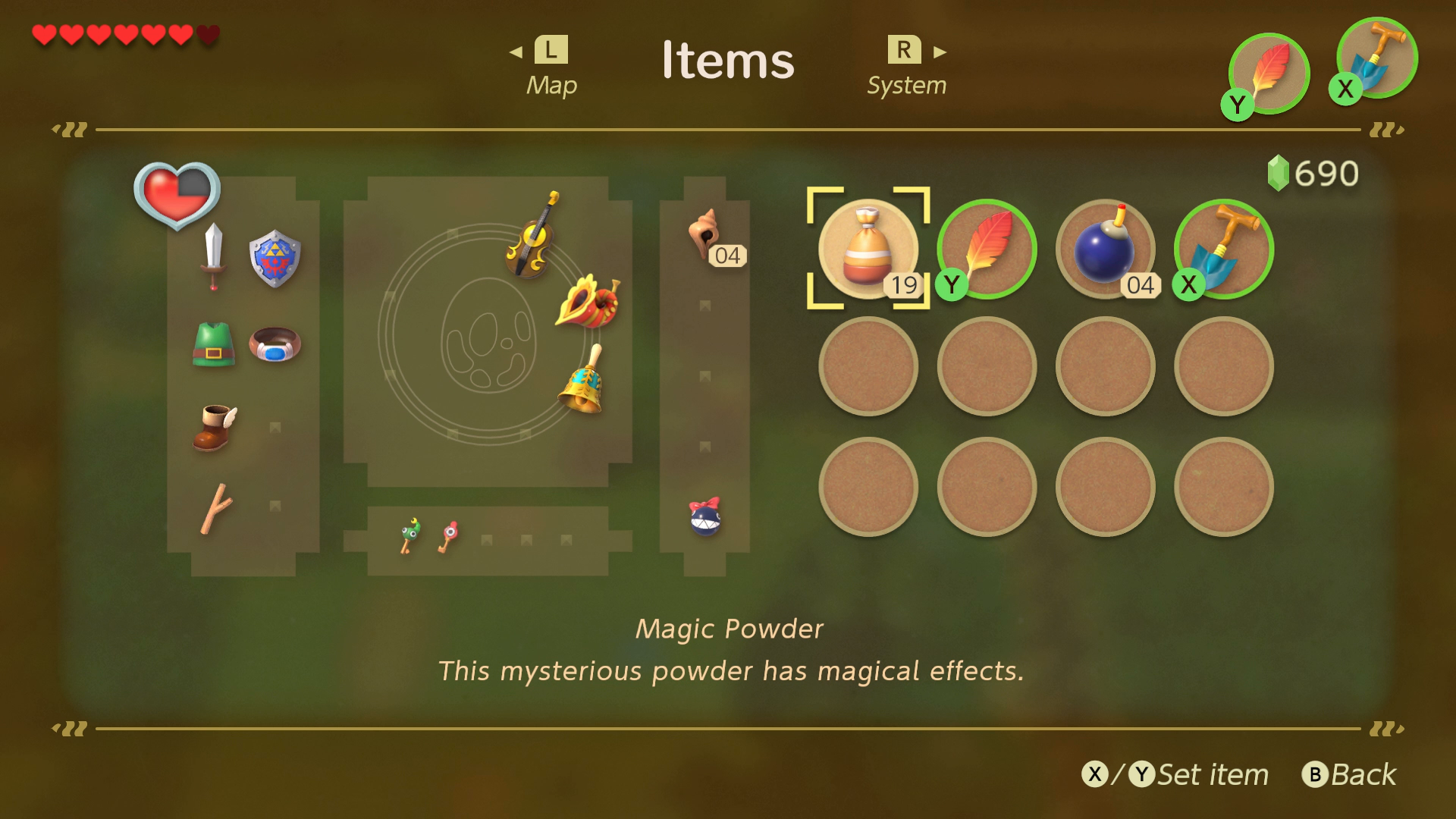Choose the winged Pegasus Boots icon
This screenshot has width=1456, height=819.
point(215,428)
